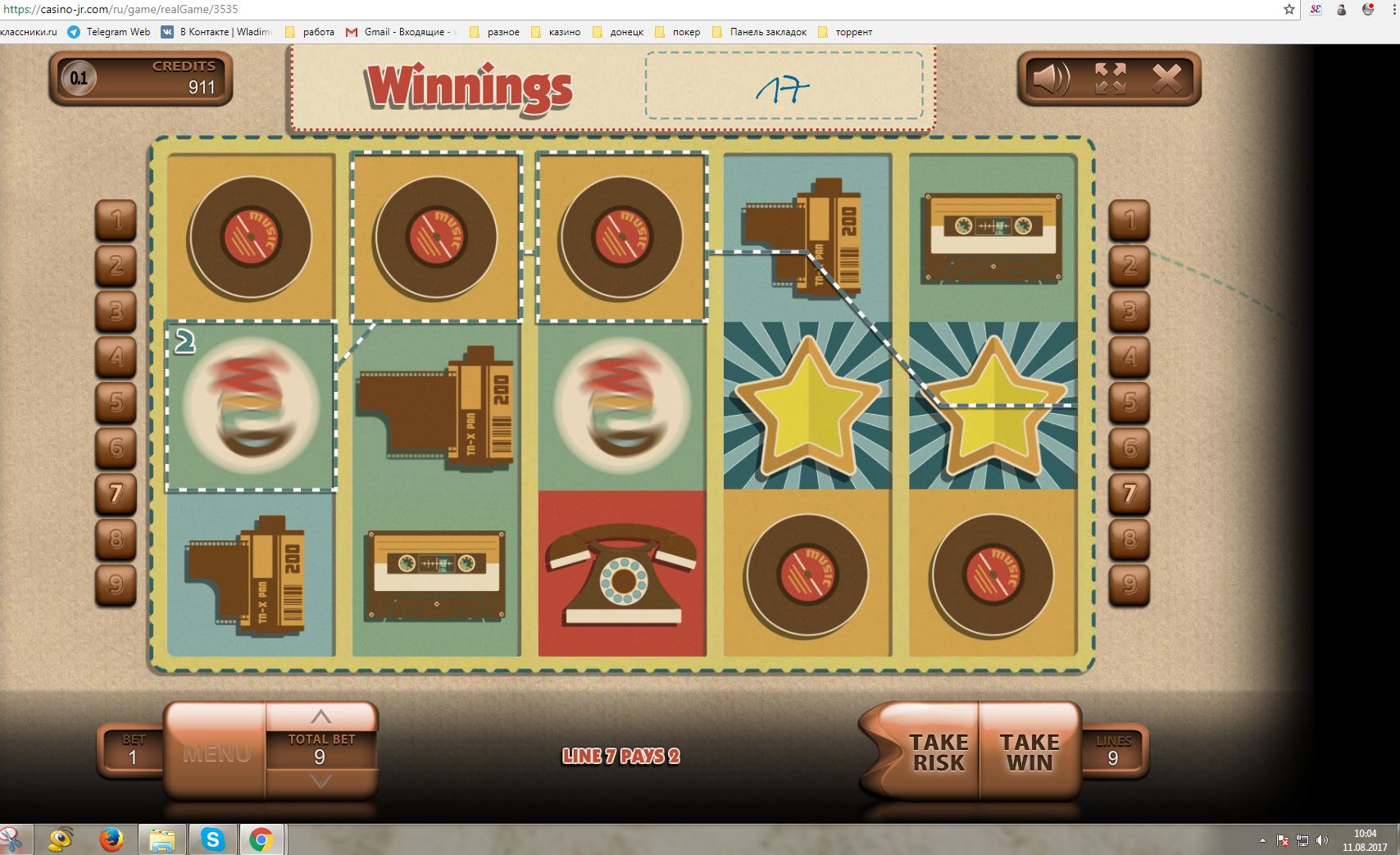The width and height of the screenshot is (1400, 855).
Task: Click the Take Risk button
Action: 938,752
